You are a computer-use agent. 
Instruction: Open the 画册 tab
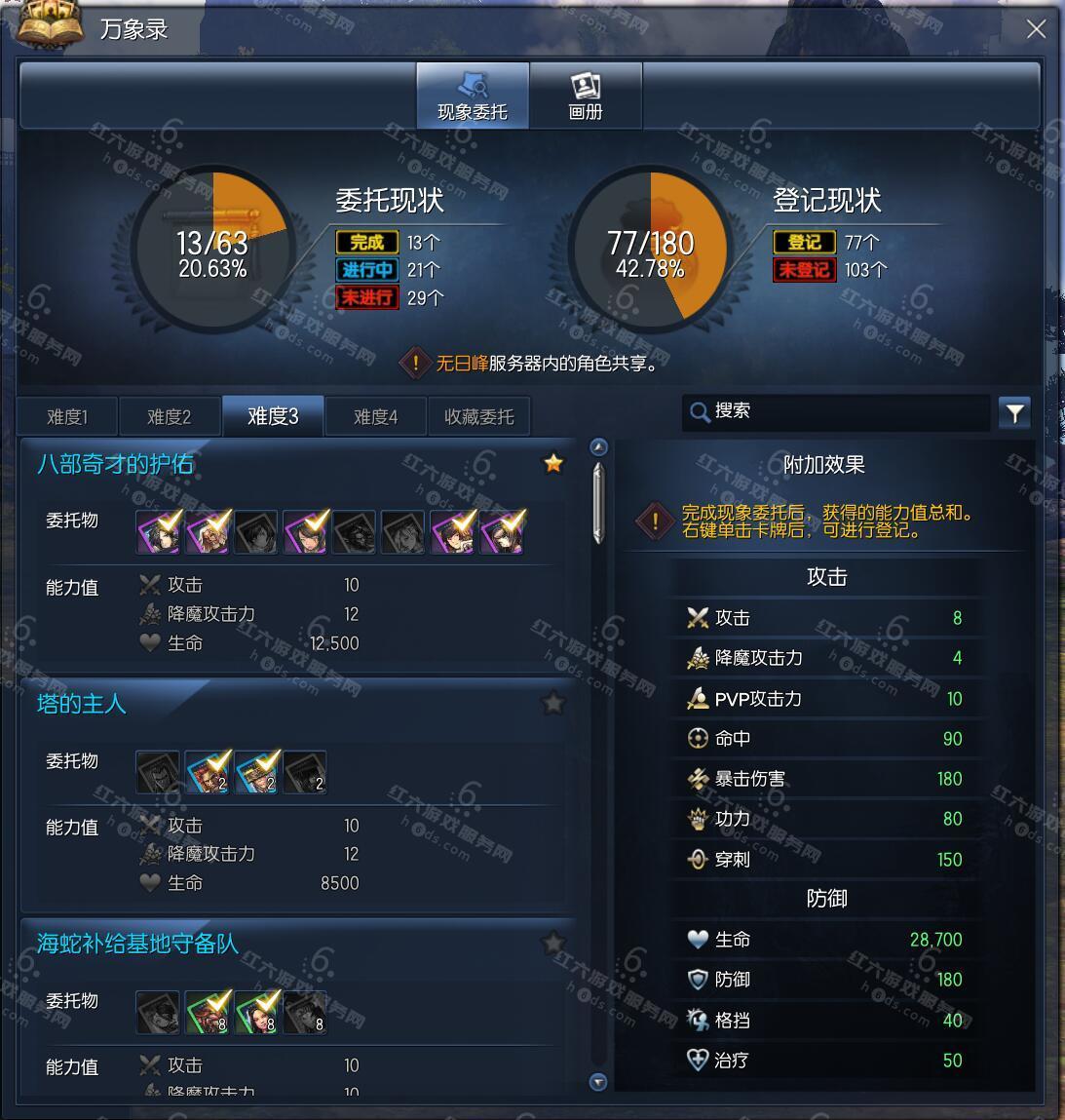(x=586, y=96)
